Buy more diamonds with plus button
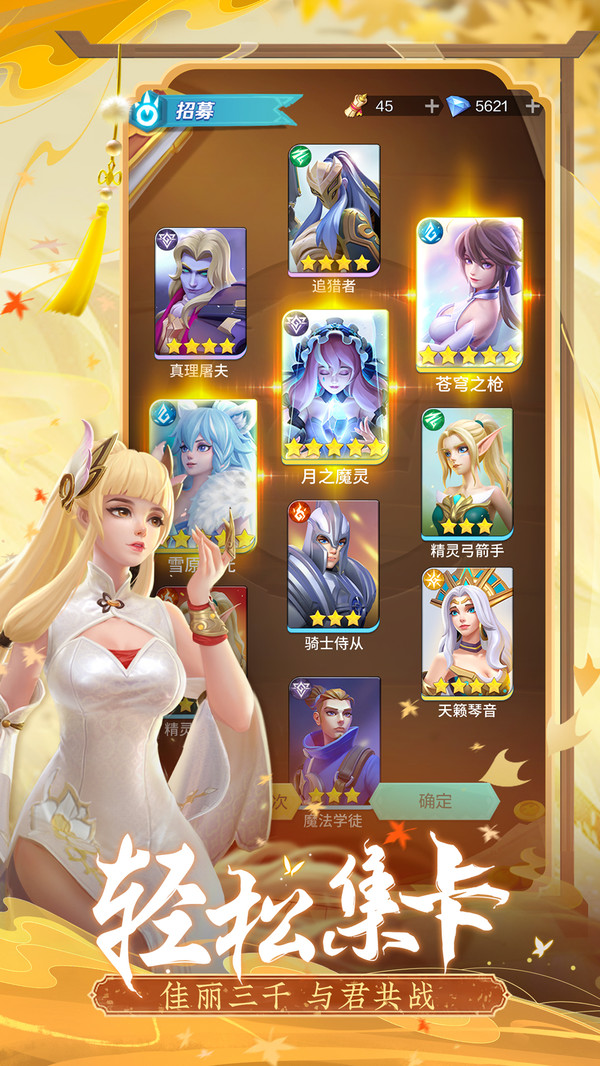Viewport: 600px width, 1066px height. 532,107
